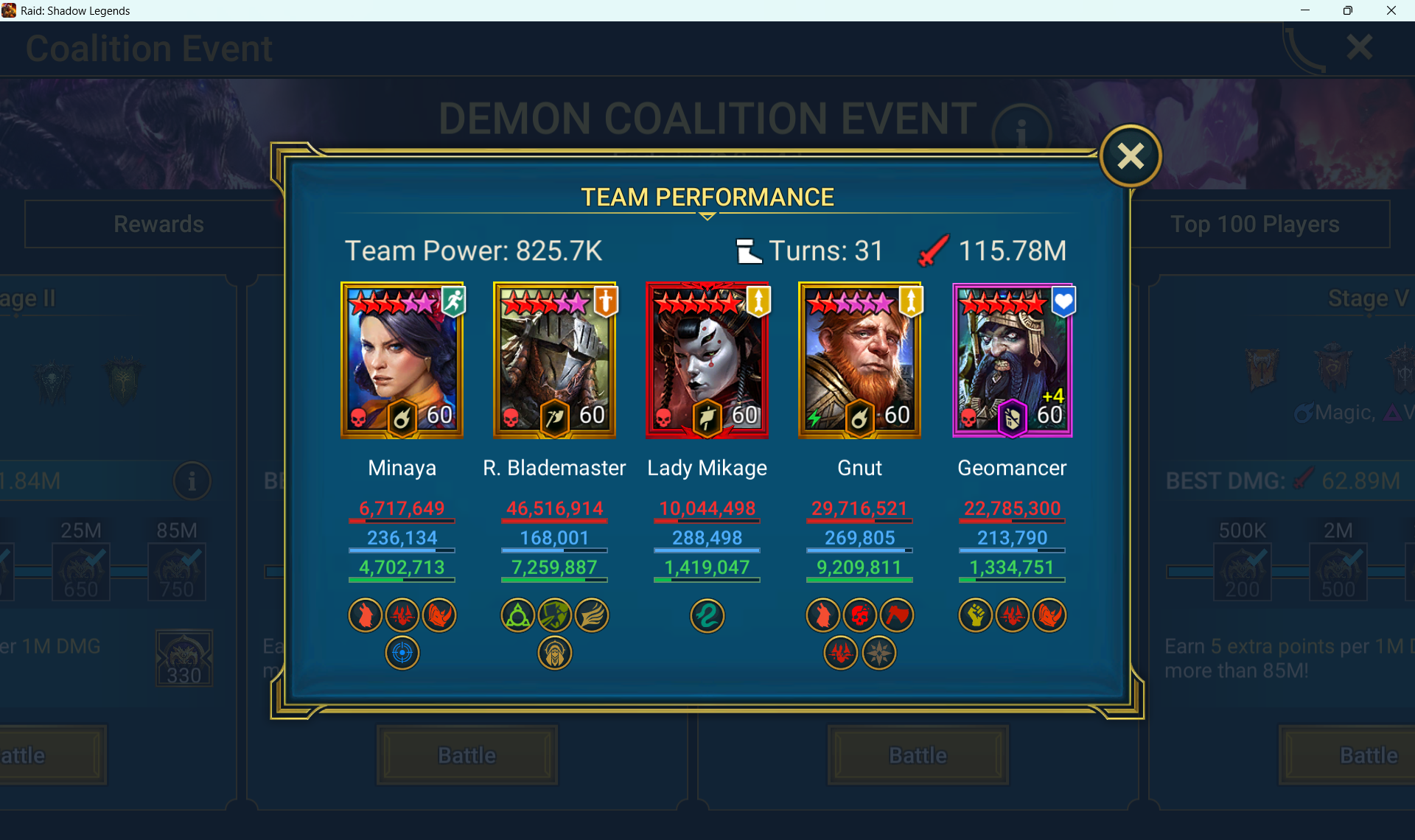Viewport: 1415px width, 840px height.
Task: Select Lady Mikage's champion portrait
Action: point(707,360)
